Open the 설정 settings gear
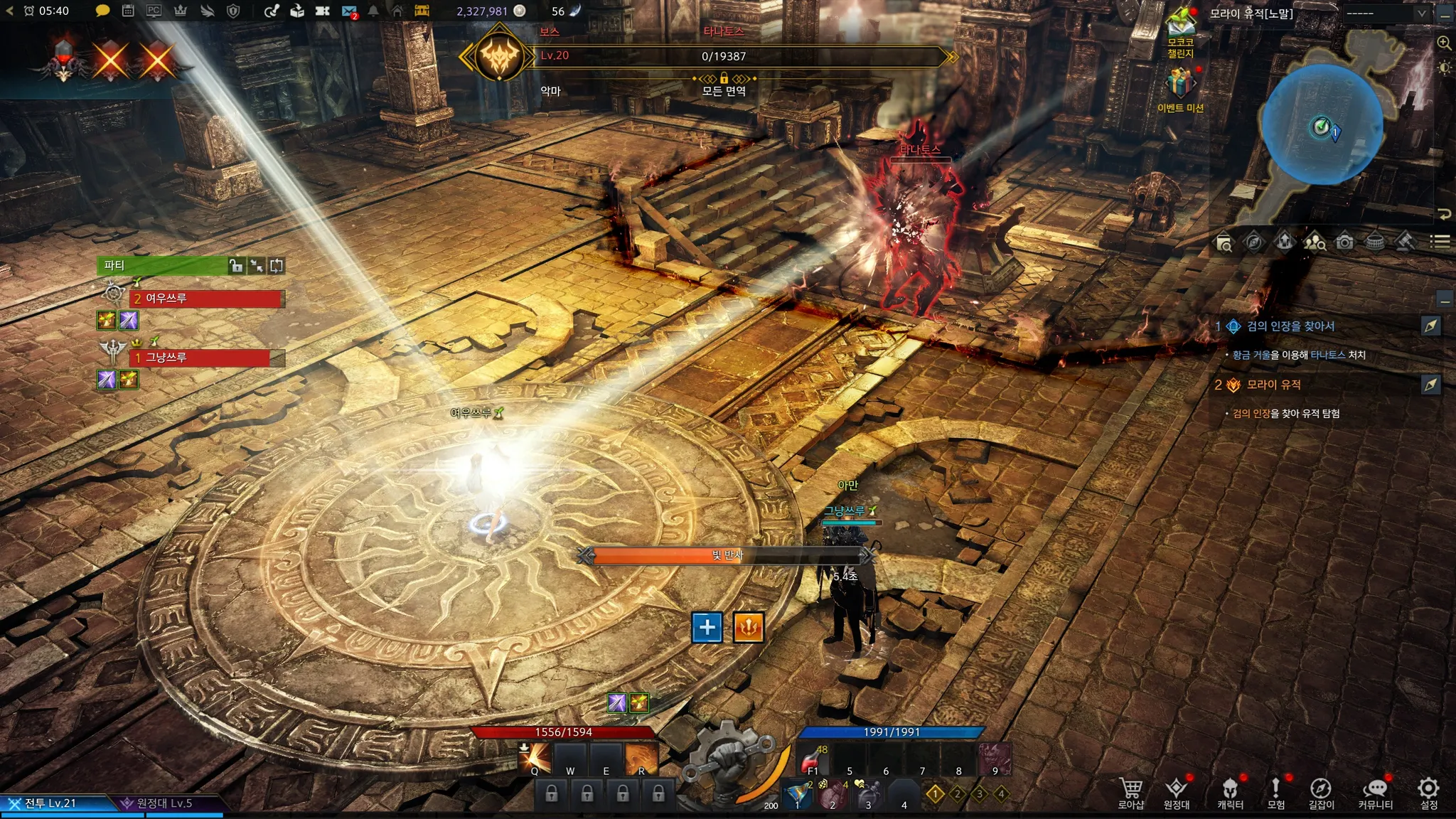The width and height of the screenshot is (1456, 819). [x=1428, y=791]
